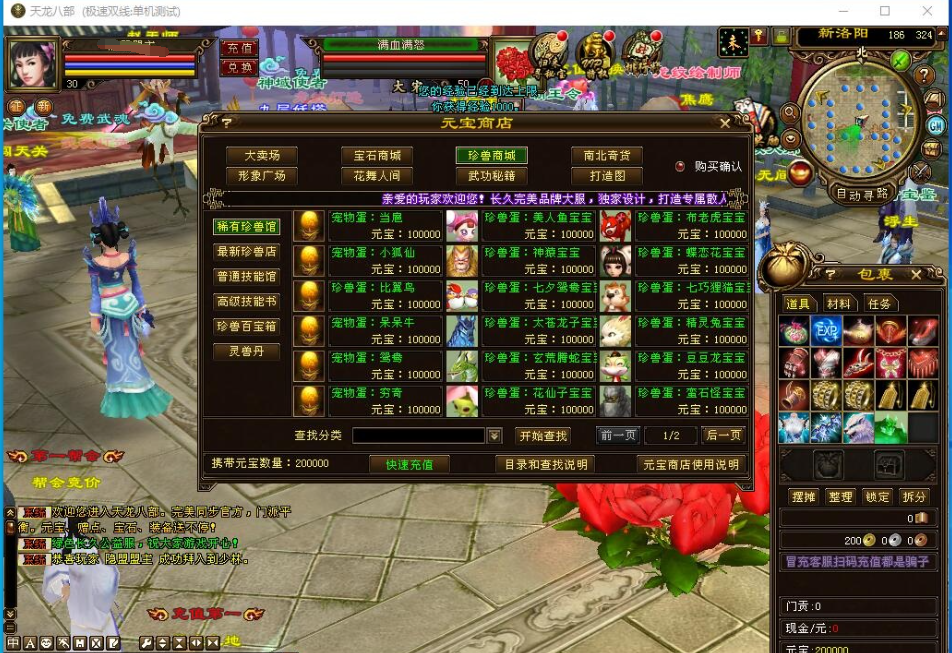Open the 高级技能书 side category
The height and width of the screenshot is (653, 952).
(x=246, y=301)
